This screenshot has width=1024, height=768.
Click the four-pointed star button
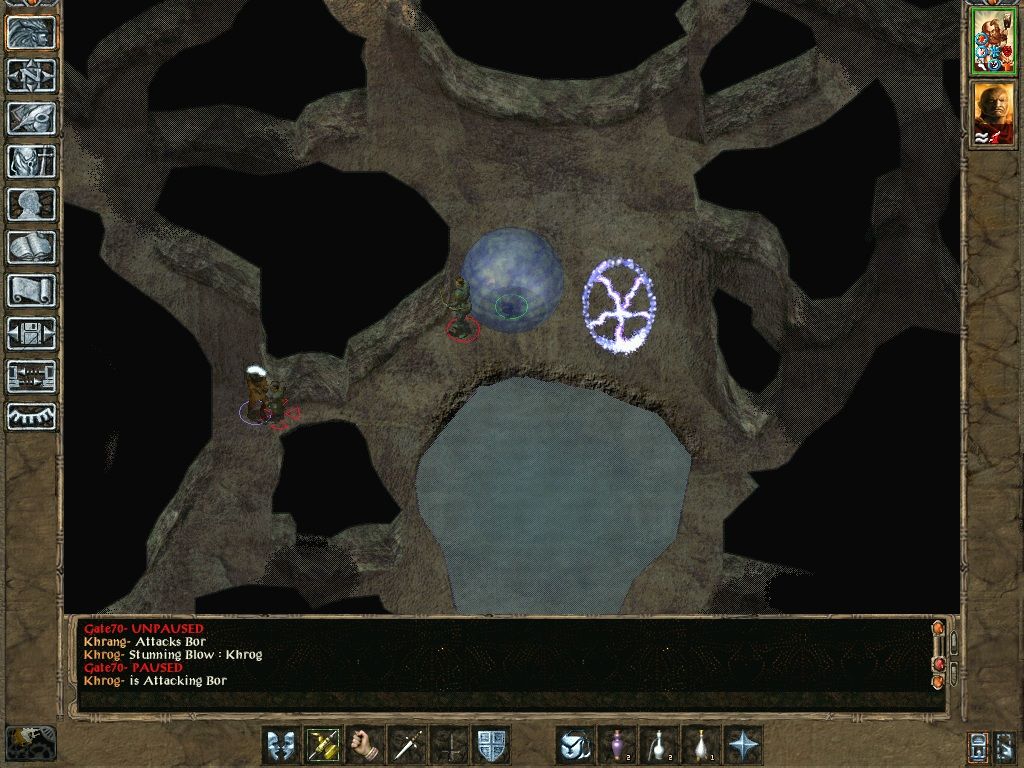click(743, 745)
